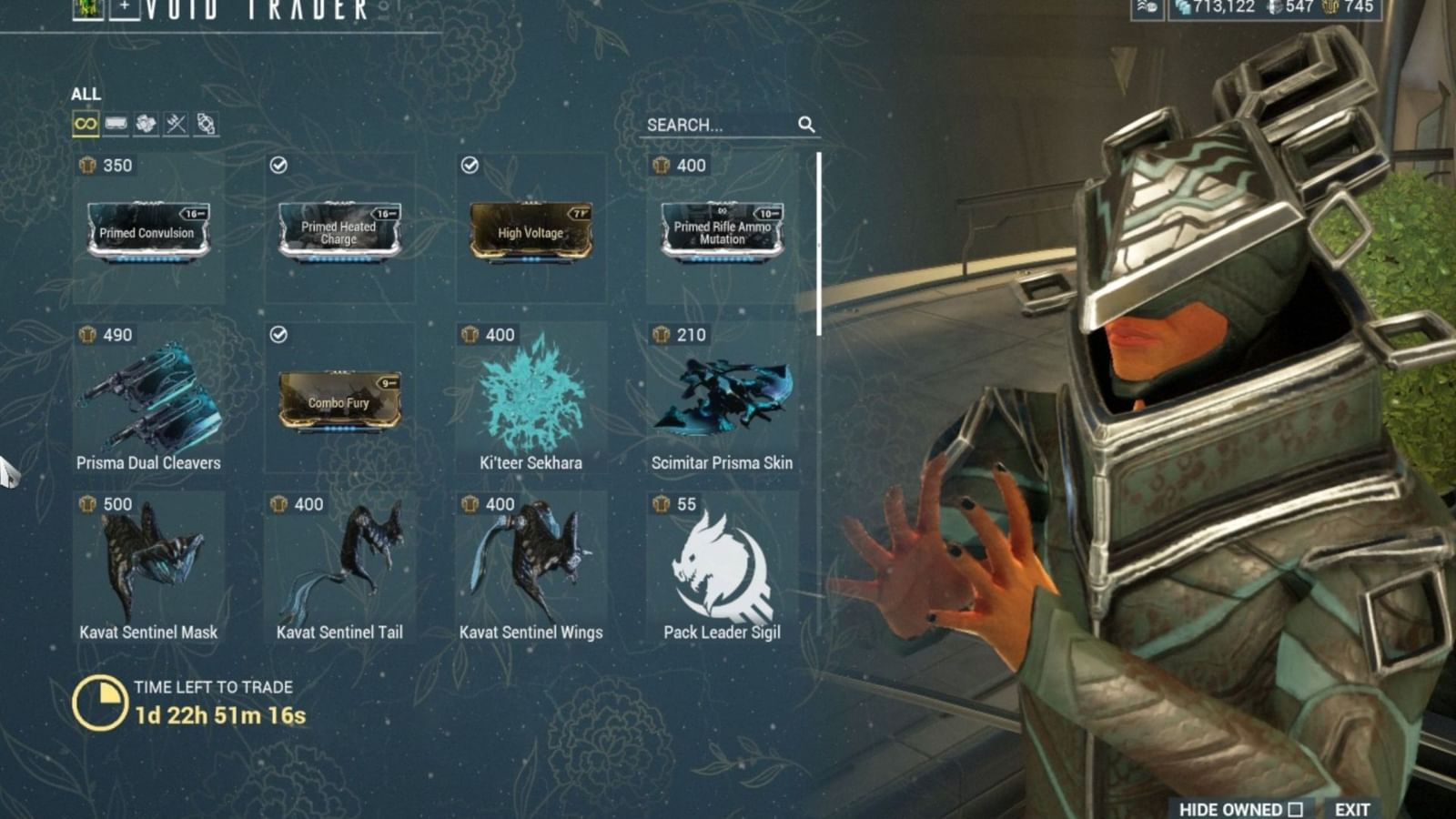
Task: Select the cosmetics filter icon
Action: tap(205, 123)
